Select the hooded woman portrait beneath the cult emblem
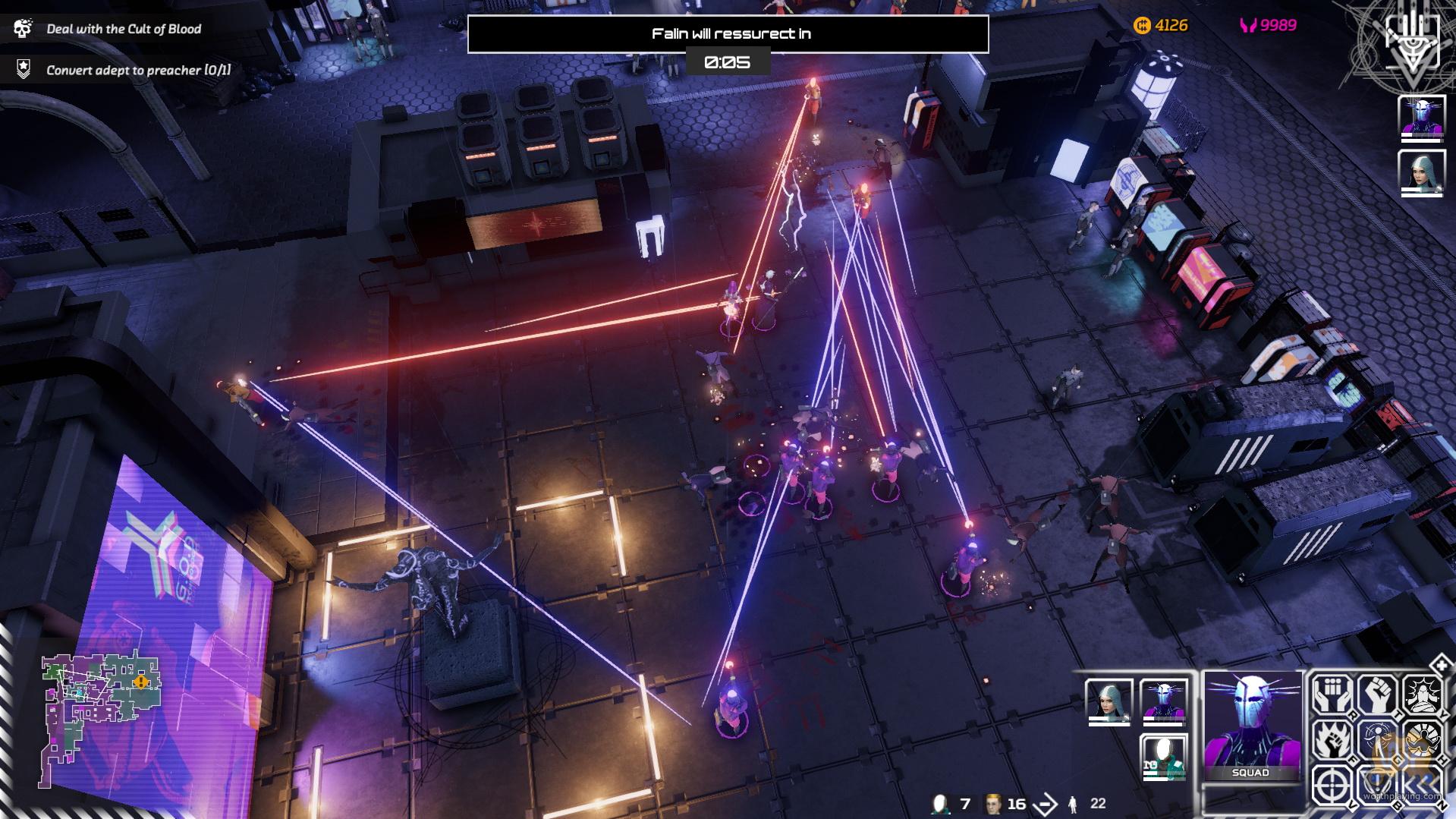 coord(1421,172)
